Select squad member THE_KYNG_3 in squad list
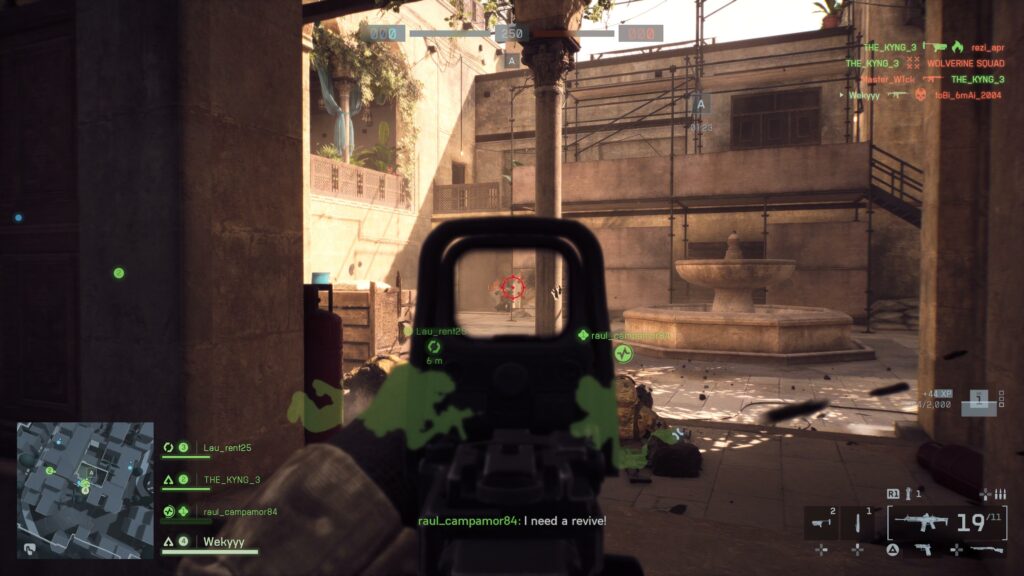Image resolution: width=1024 pixels, height=576 pixels. (231, 479)
